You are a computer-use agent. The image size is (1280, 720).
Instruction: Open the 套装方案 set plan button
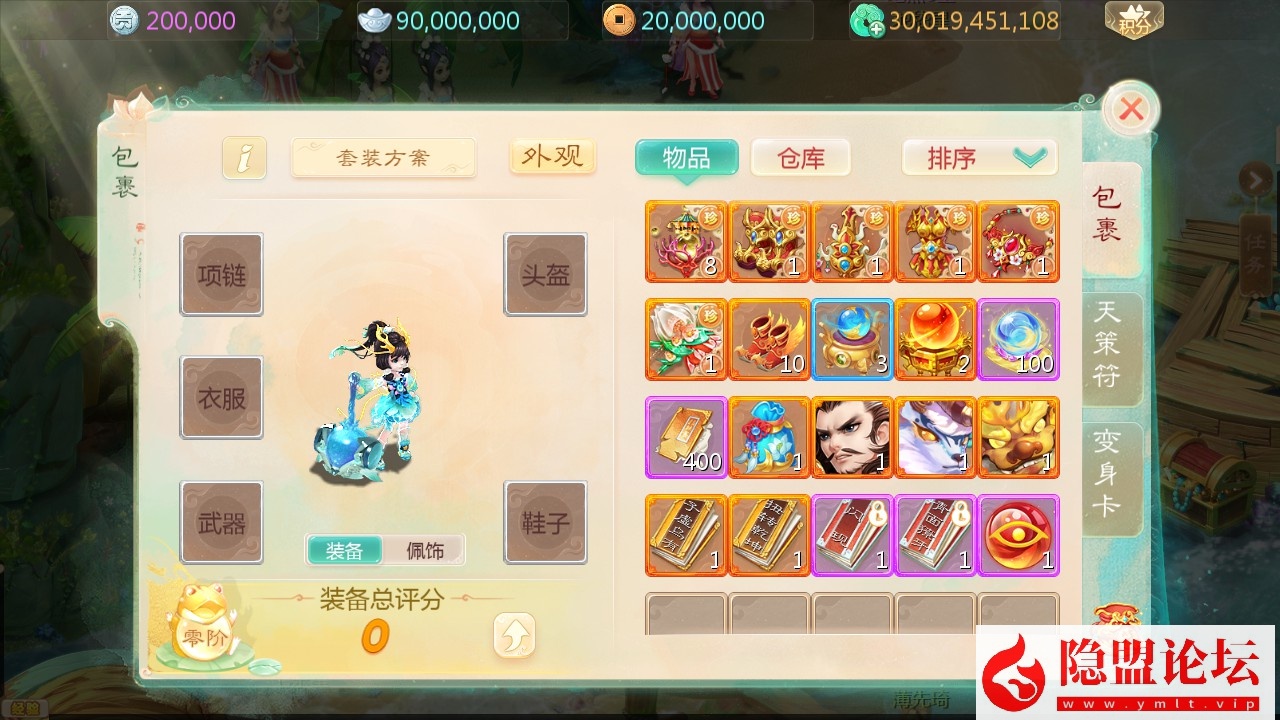tap(383, 157)
